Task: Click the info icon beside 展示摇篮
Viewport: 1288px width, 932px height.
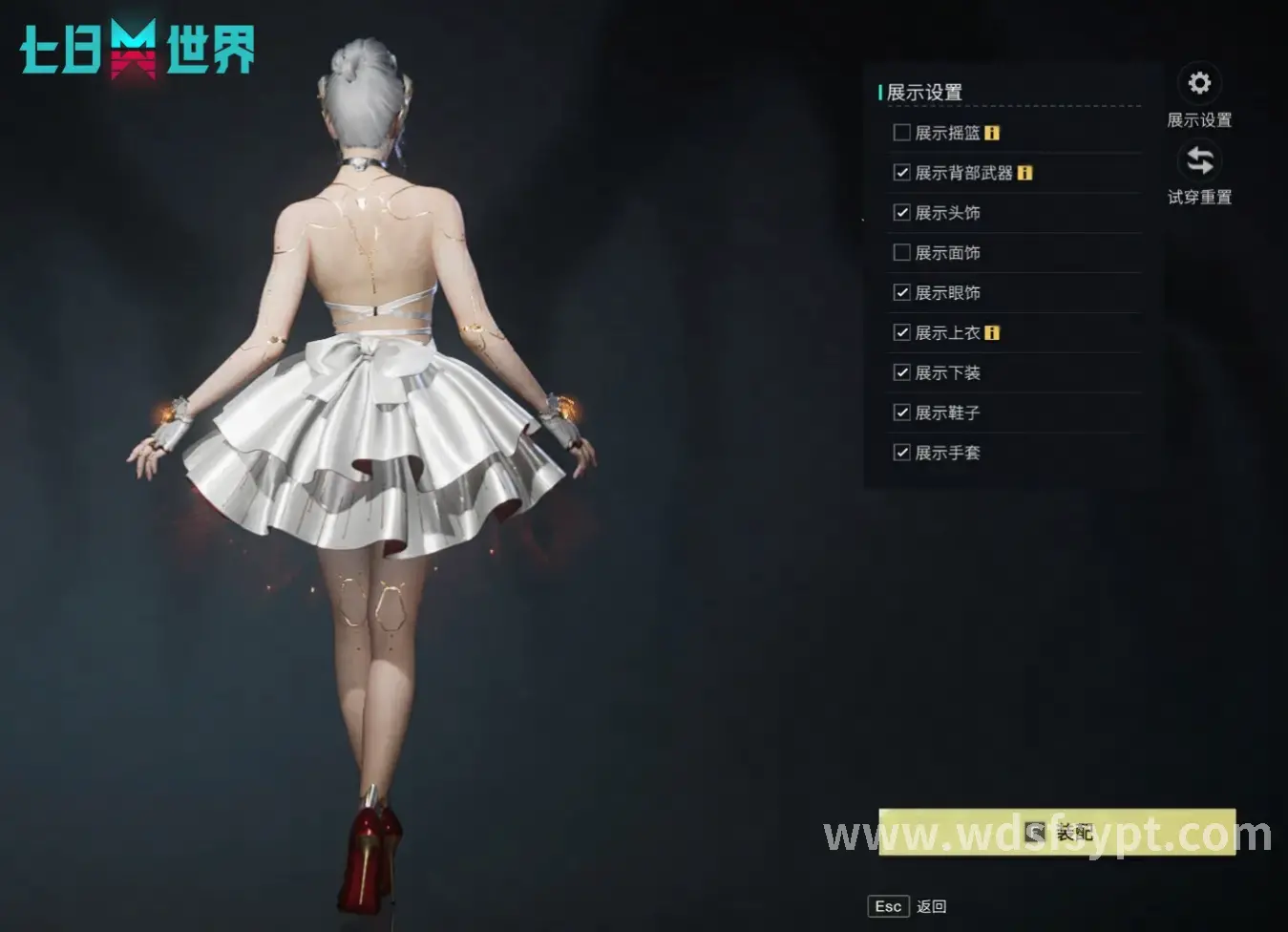Action: [x=992, y=133]
